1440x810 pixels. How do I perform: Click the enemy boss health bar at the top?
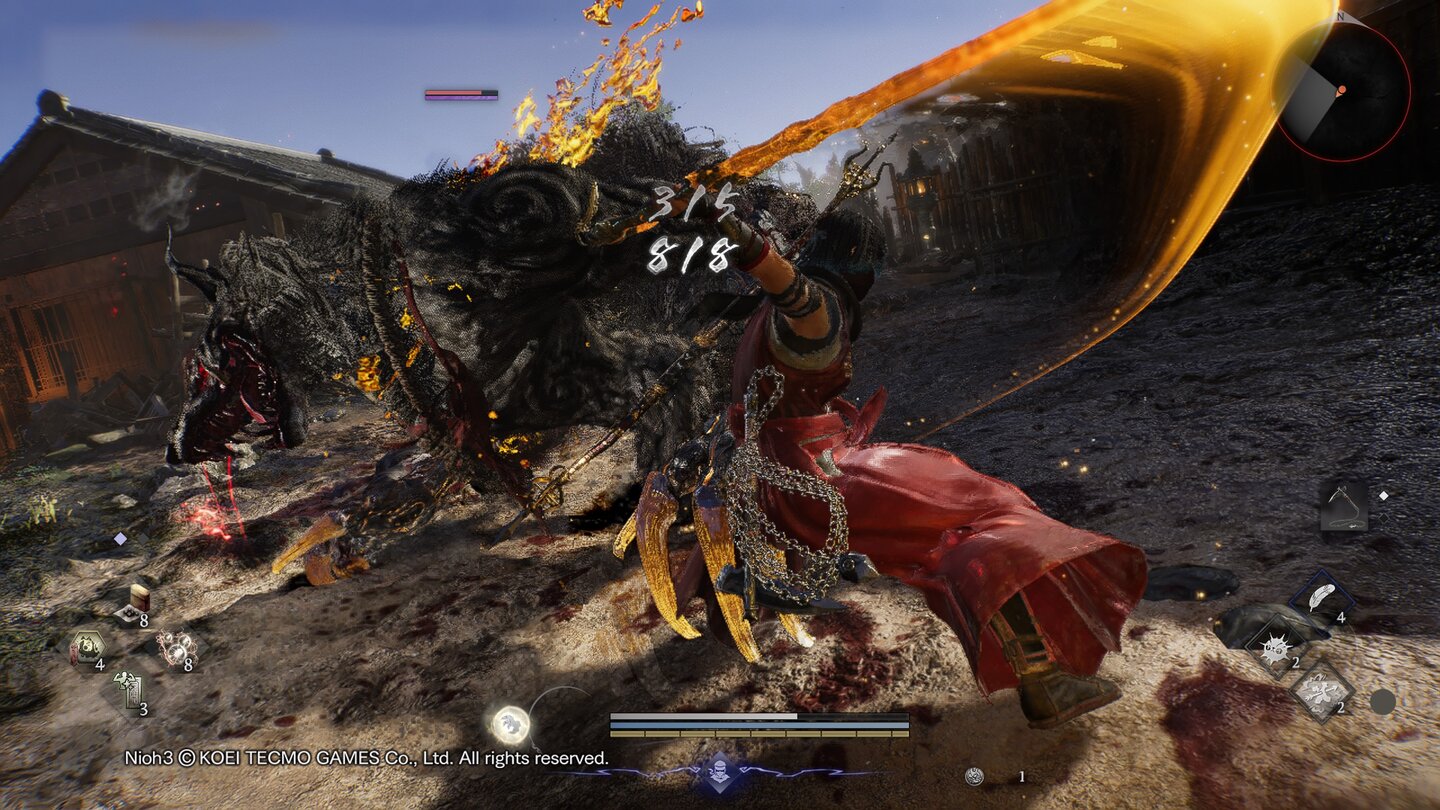(457, 92)
